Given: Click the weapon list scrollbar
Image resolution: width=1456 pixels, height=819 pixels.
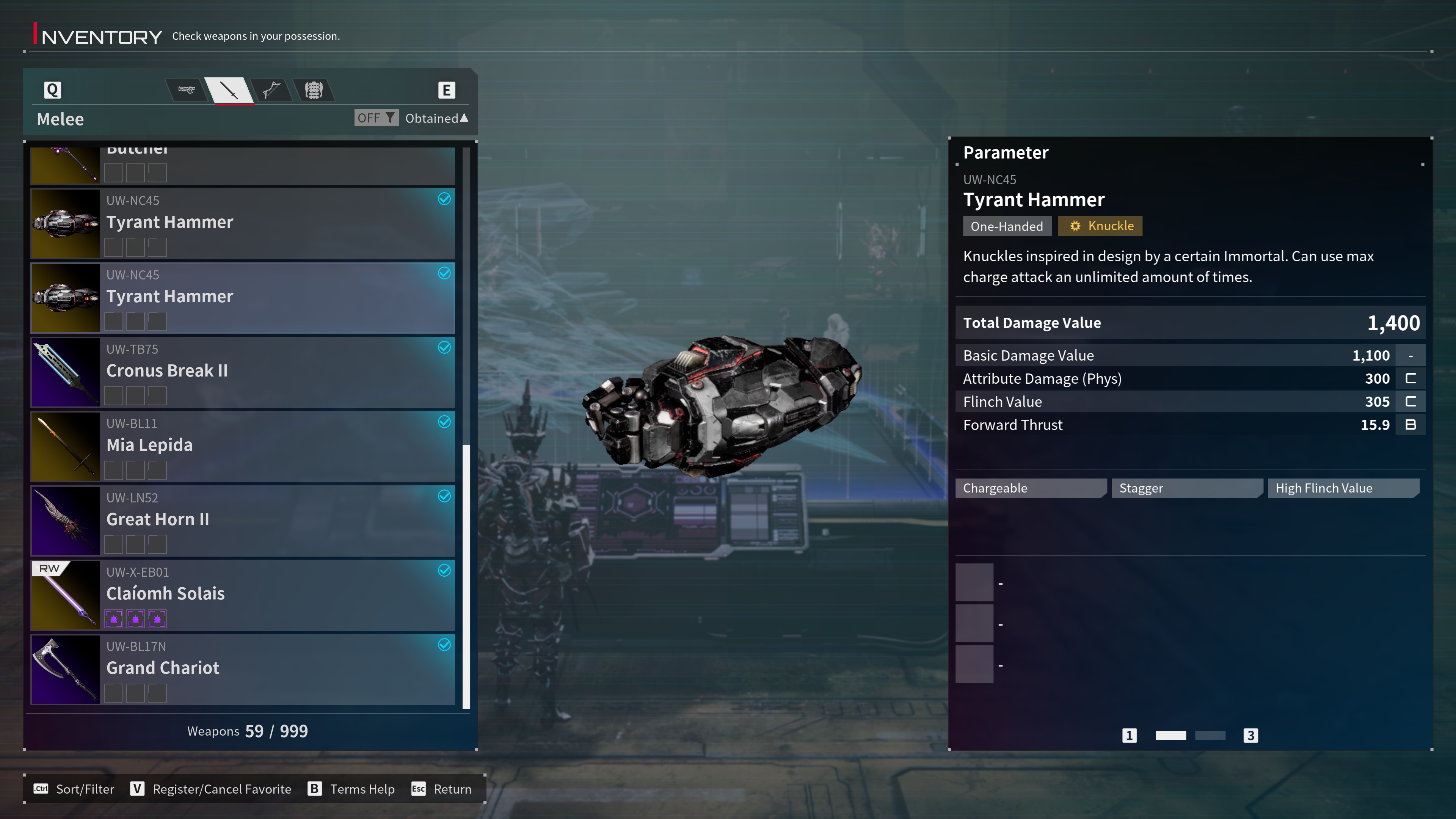Looking at the screenshot, I should pos(466,576).
